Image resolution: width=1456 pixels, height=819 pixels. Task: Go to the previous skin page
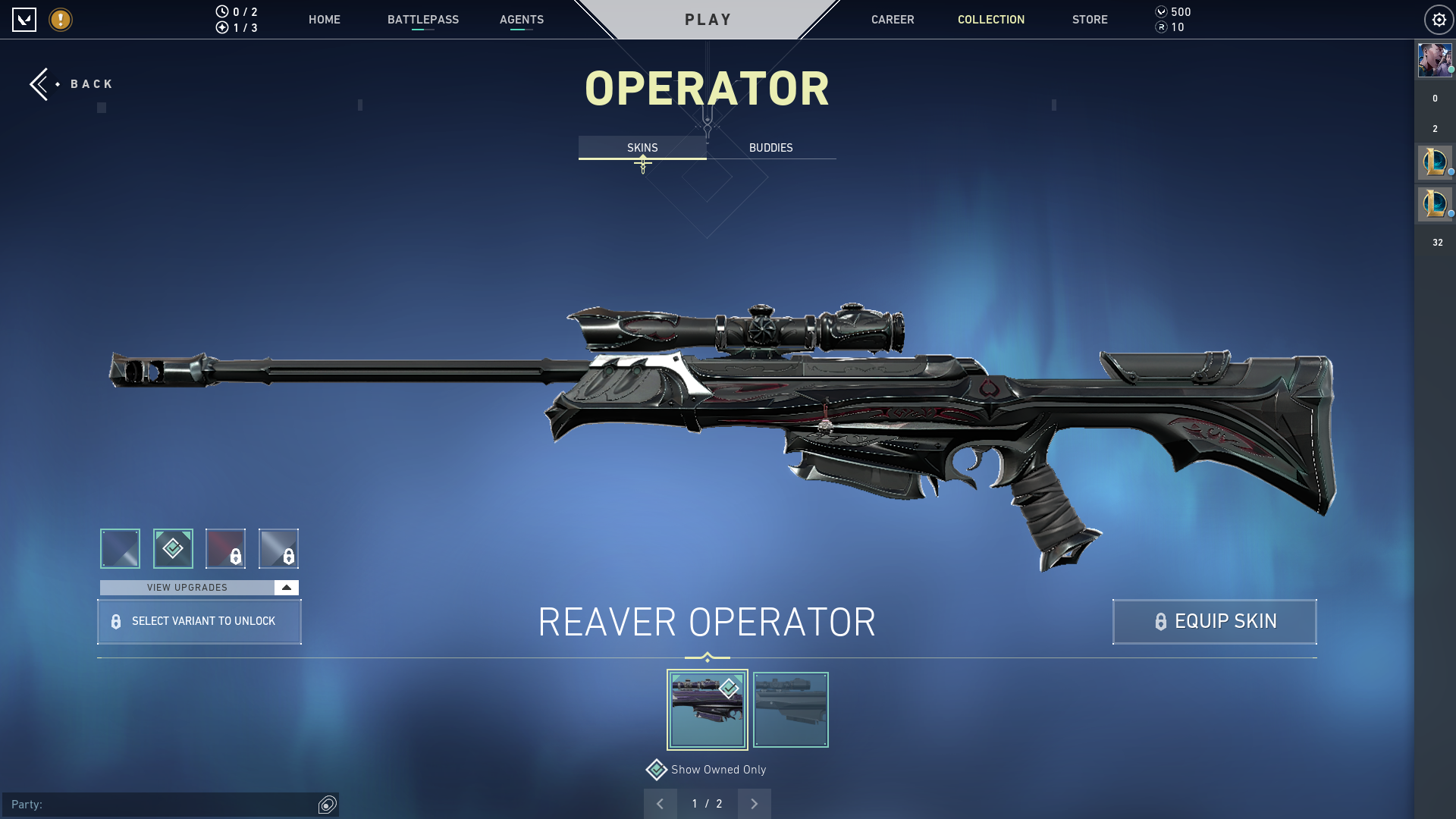[661, 803]
